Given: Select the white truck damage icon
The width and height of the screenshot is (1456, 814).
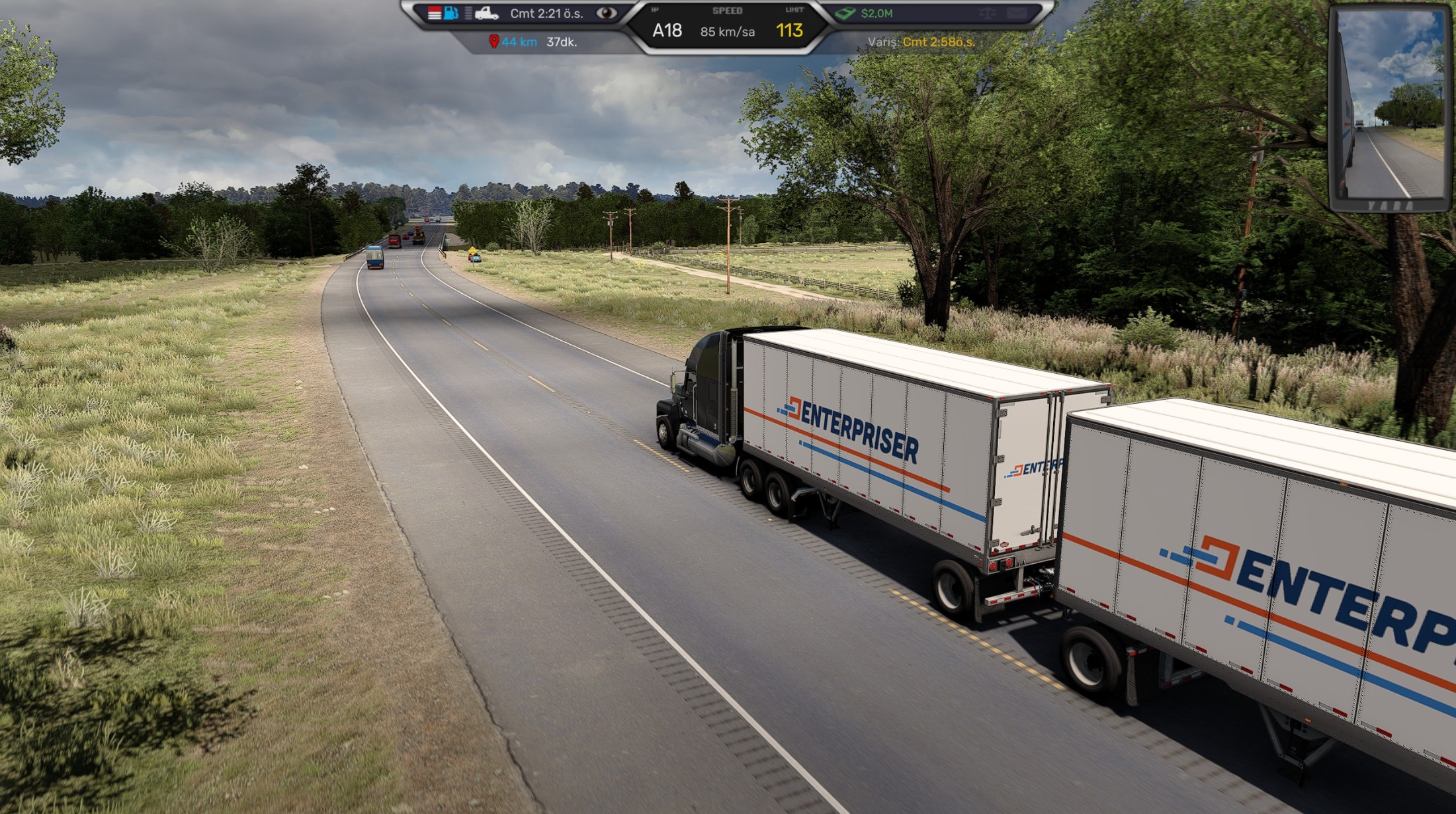Looking at the screenshot, I should pyautogui.click(x=486, y=13).
